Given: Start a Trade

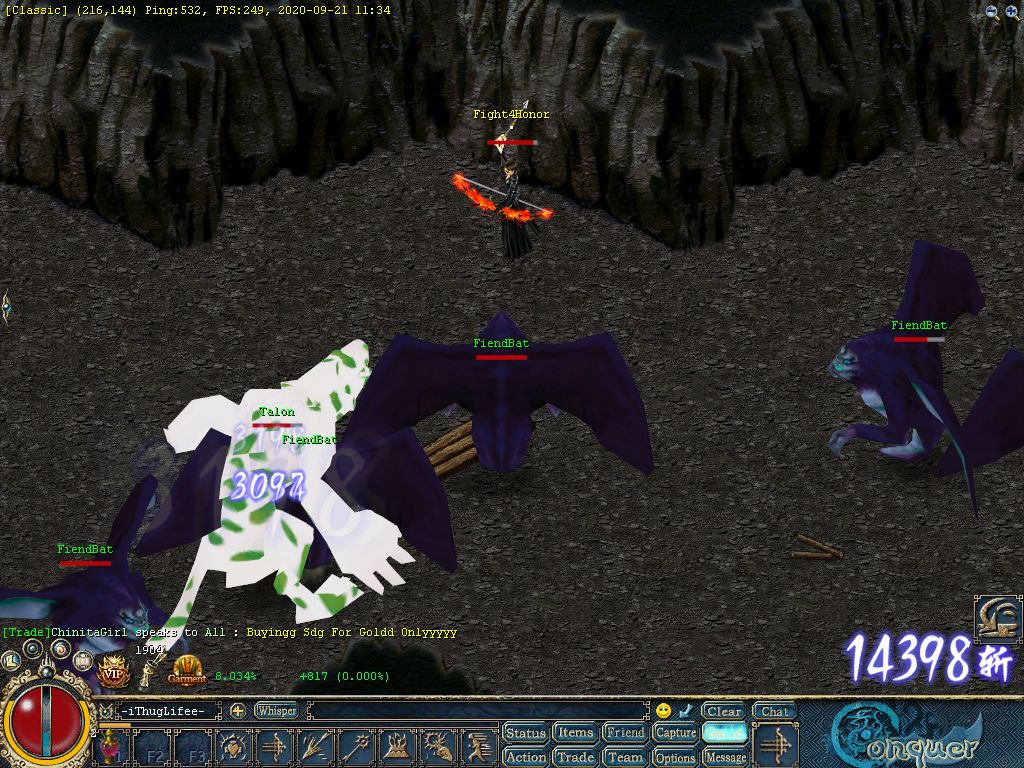Looking at the screenshot, I should (x=575, y=757).
